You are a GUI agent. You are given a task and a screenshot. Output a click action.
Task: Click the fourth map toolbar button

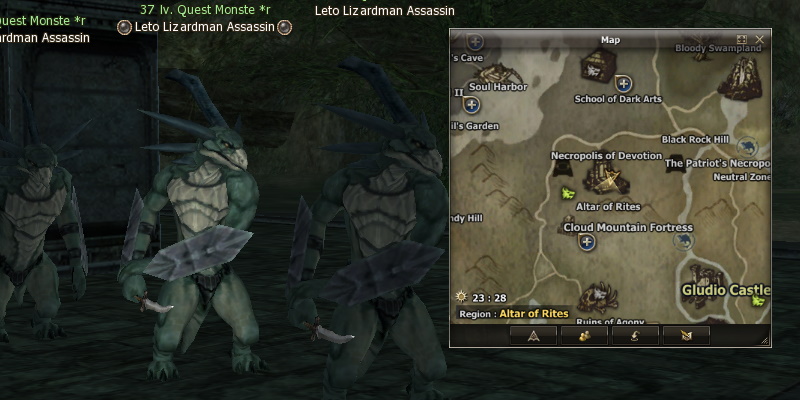[x=686, y=336]
